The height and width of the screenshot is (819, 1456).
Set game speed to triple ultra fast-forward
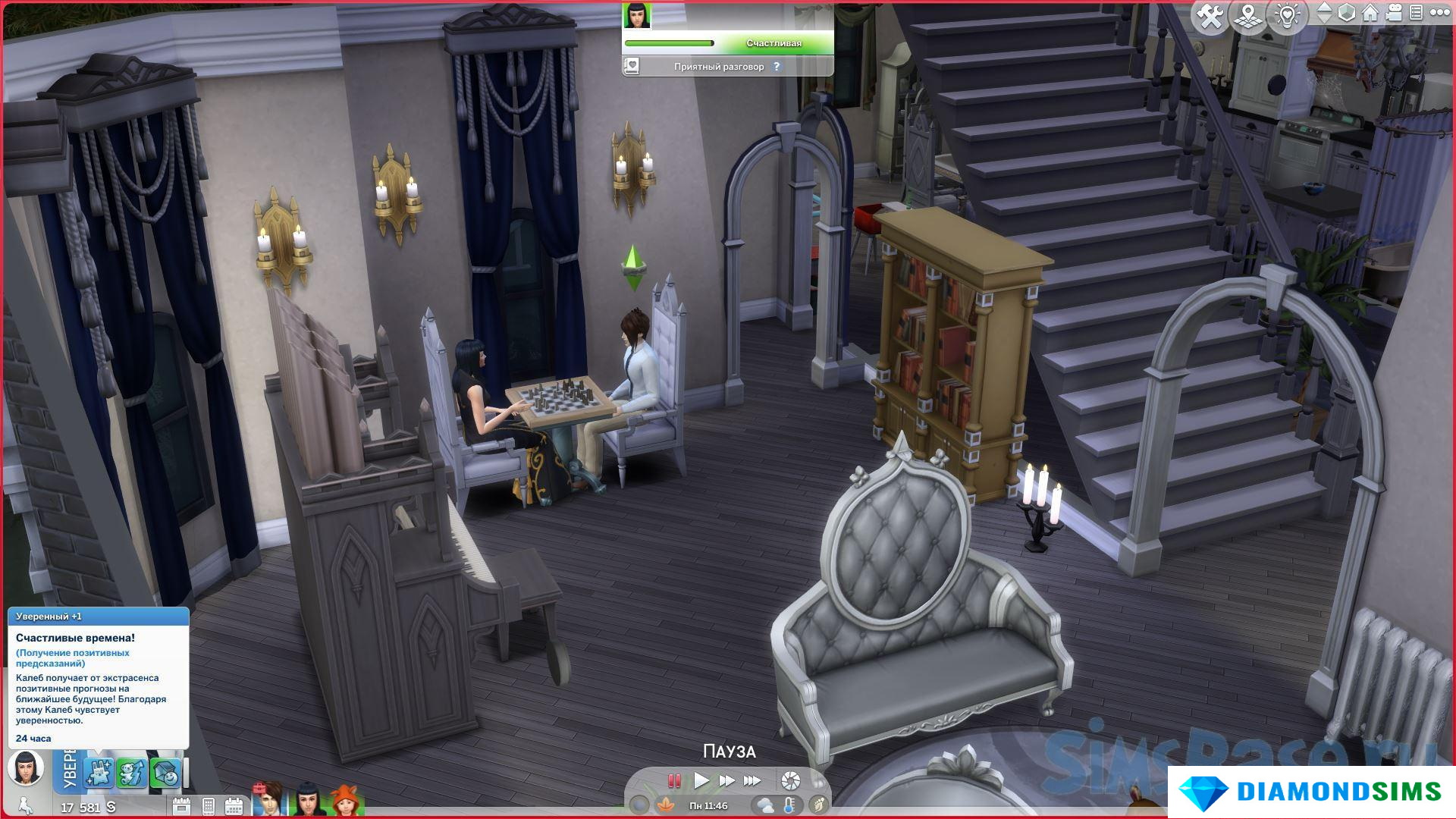752,780
